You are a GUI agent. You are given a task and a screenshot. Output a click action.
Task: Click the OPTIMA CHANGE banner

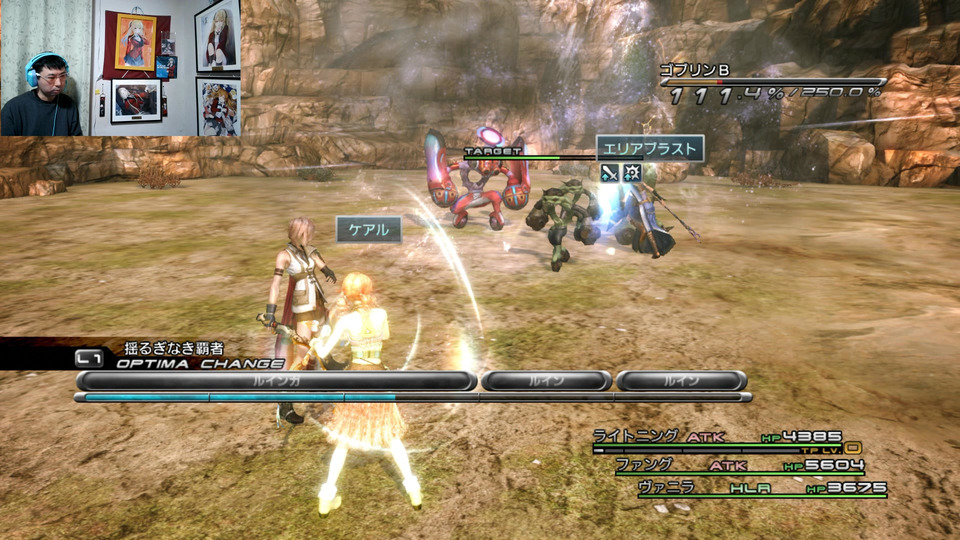[200, 364]
